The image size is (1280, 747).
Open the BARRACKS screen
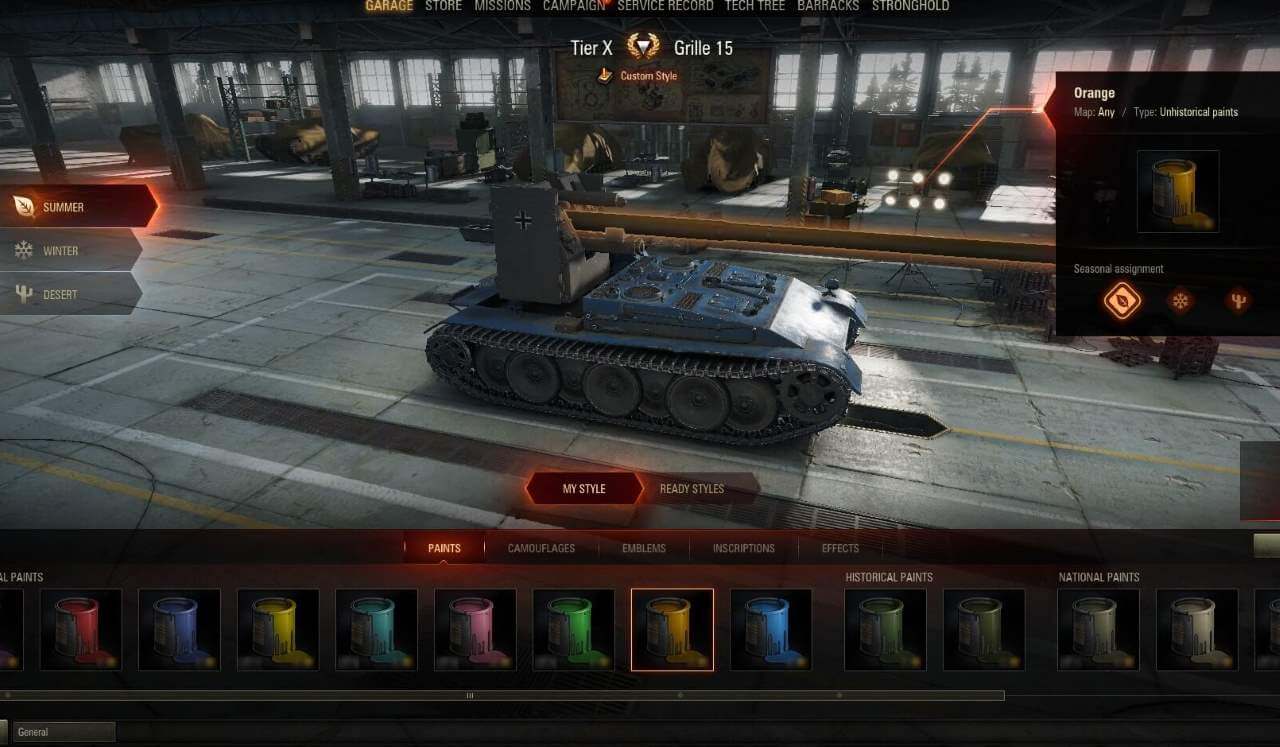(829, 6)
